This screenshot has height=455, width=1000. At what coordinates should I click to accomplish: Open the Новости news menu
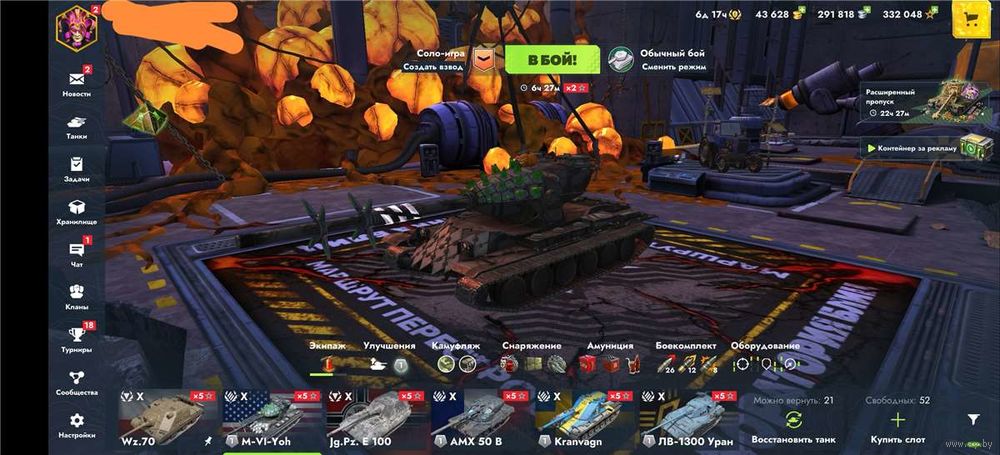pyautogui.click(x=76, y=83)
